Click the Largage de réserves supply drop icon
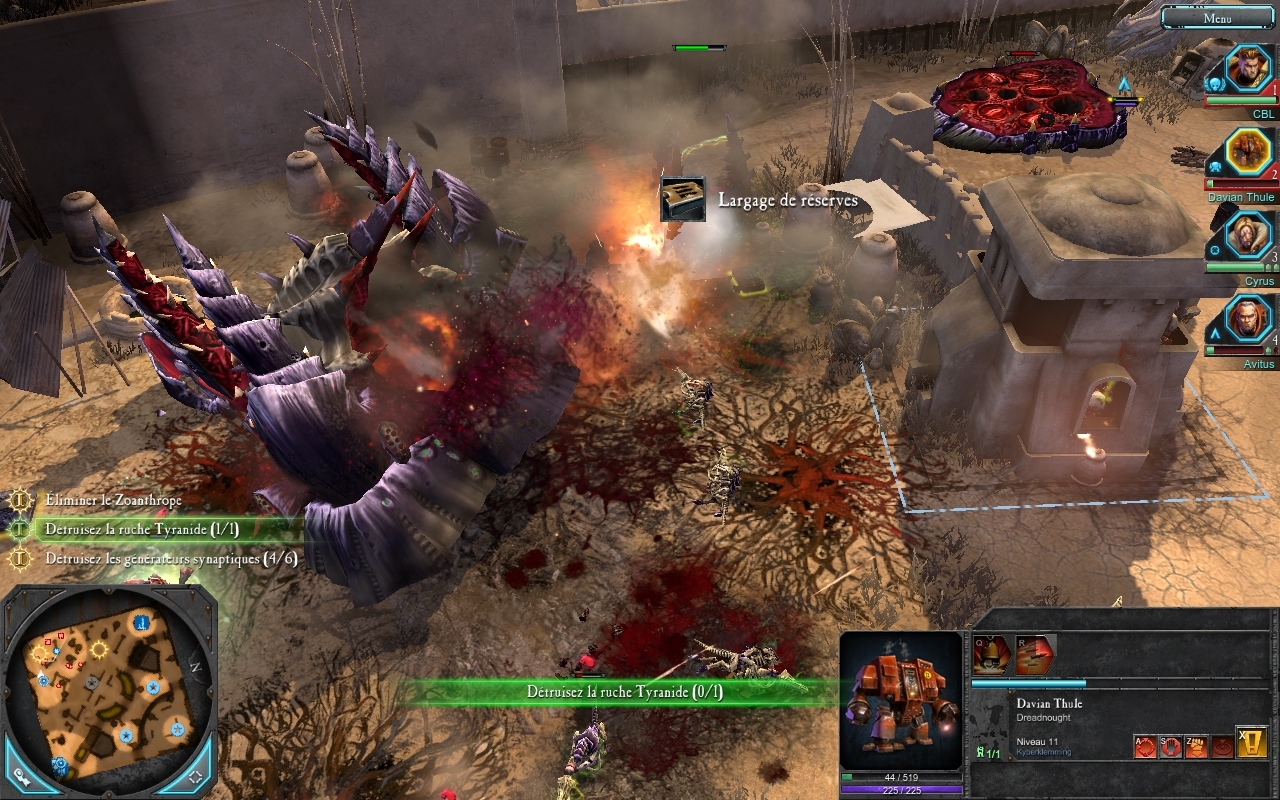The width and height of the screenshot is (1280, 800). coord(682,200)
